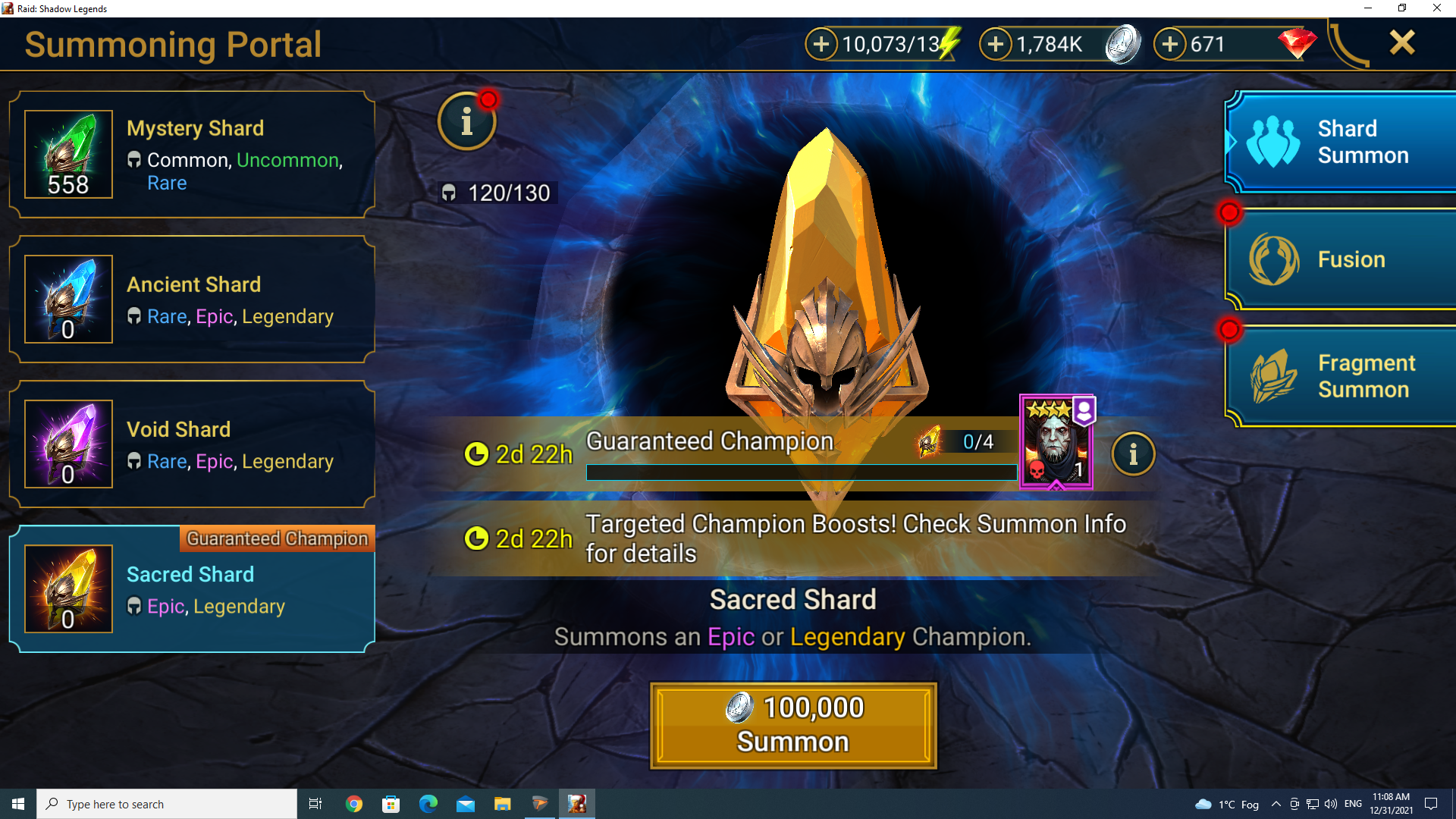Select the Void Shard entry

point(192,444)
